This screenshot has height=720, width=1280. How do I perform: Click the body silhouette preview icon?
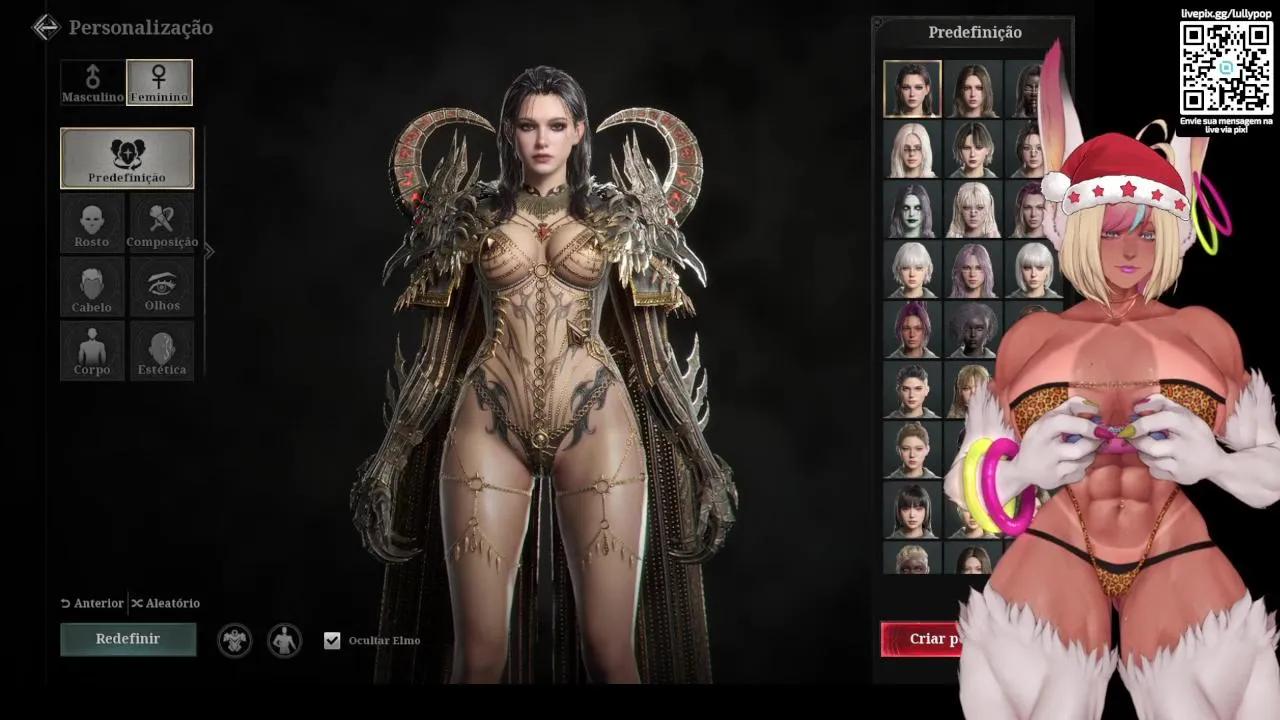pyautogui.click(x=284, y=640)
